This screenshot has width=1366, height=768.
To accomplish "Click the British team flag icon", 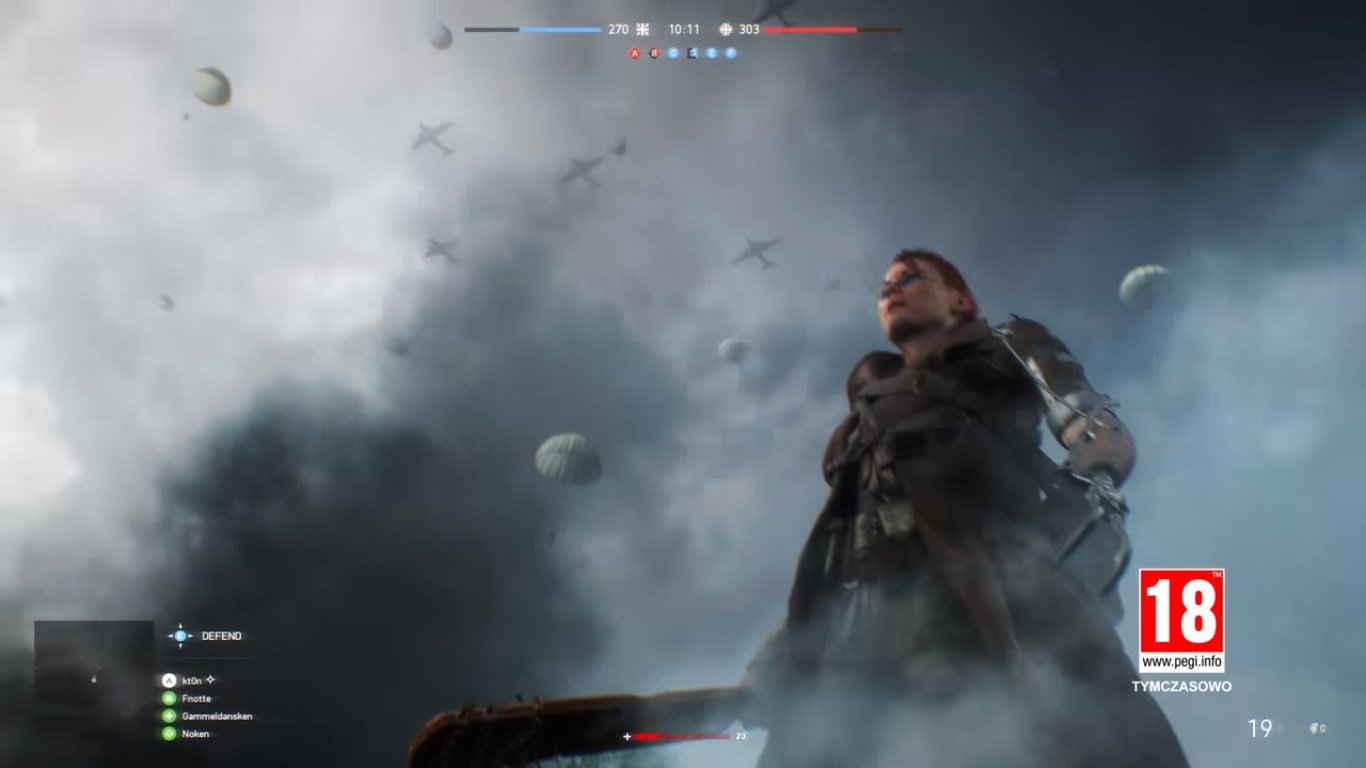I will [643, 30].
